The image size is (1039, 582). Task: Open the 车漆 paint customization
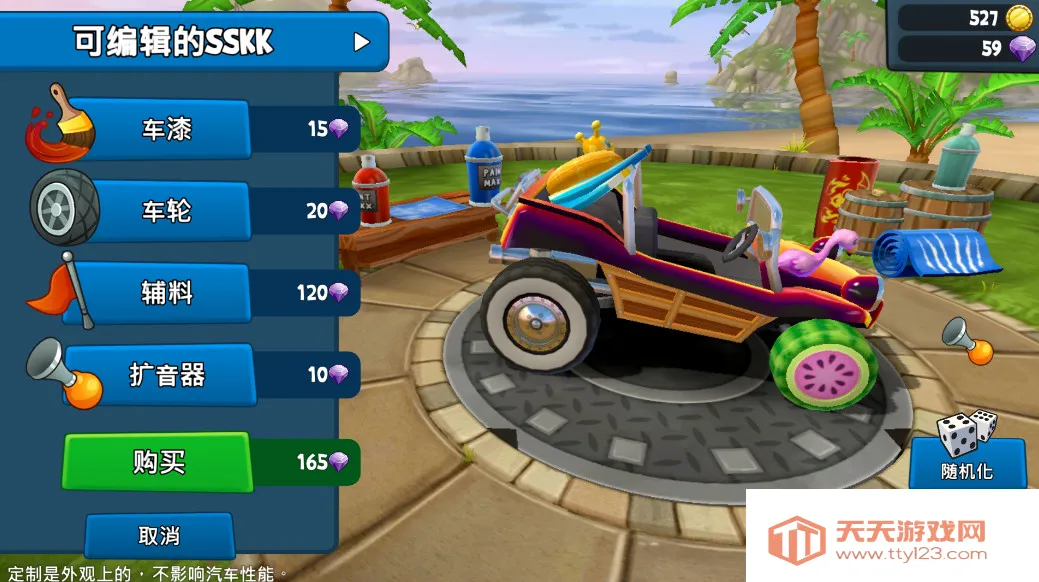pos(165,129)
